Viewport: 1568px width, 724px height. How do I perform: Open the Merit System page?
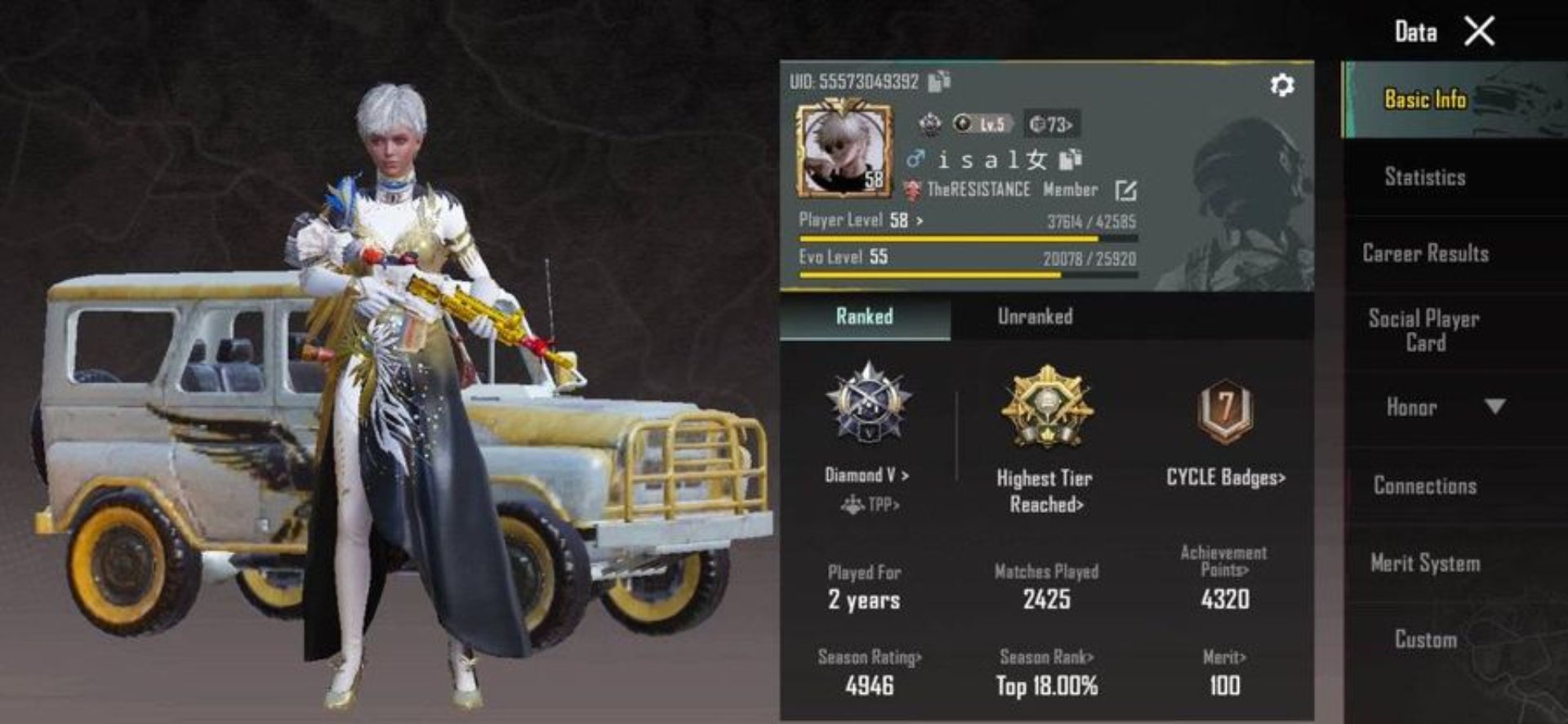pos(1425,563)
